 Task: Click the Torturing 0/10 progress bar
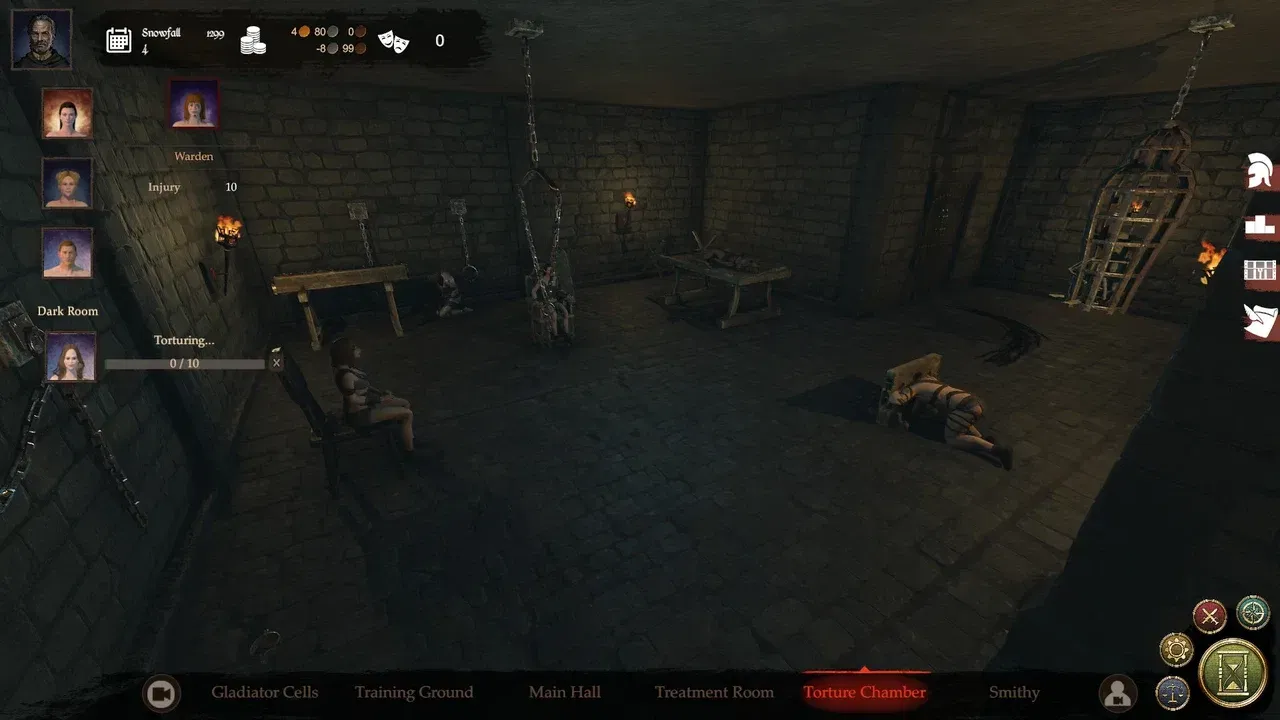pyautogui.click(x=184, y=362)
